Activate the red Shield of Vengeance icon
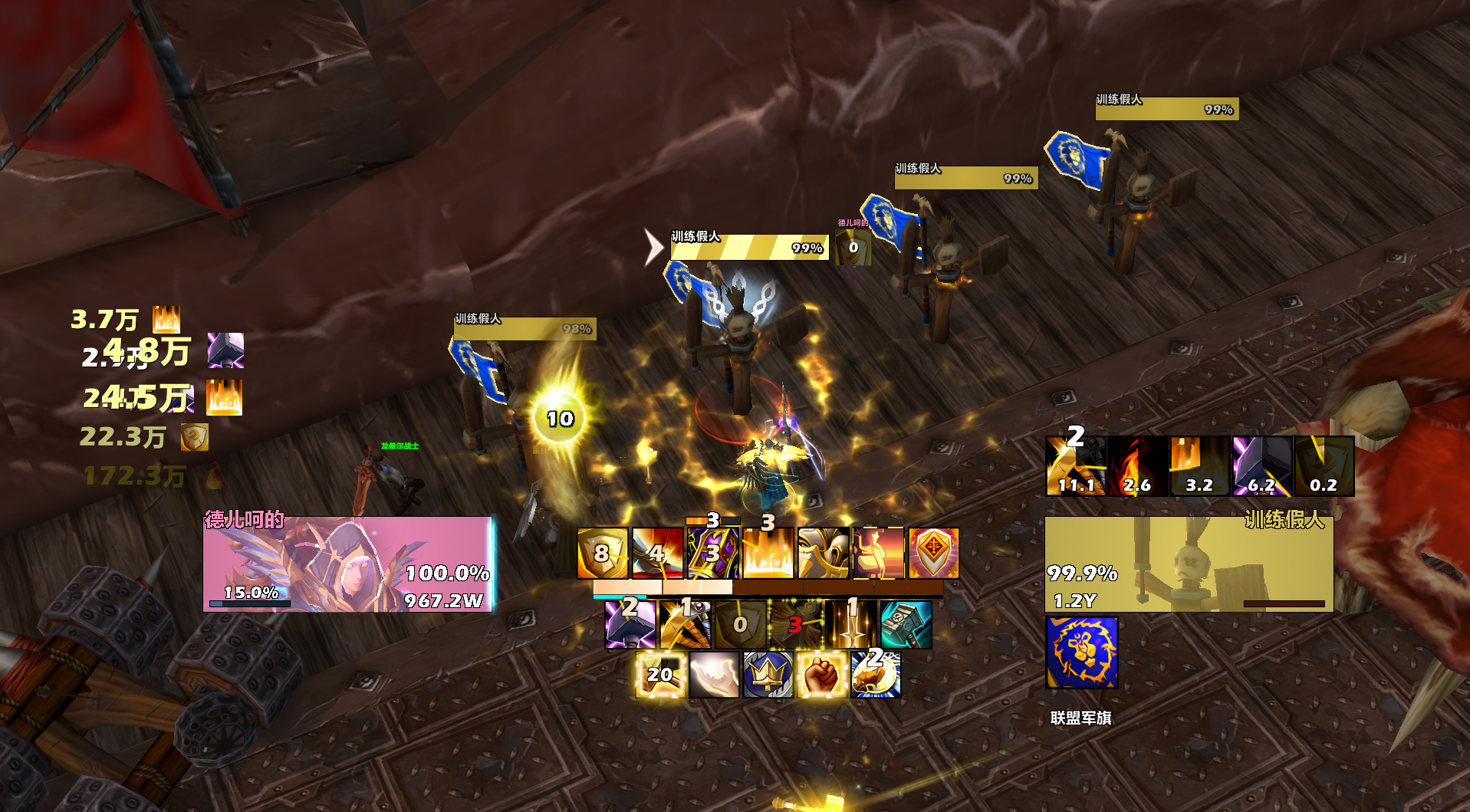Image resolution: width=1470 pixels, height=812 pixels. tap(935, 552)
